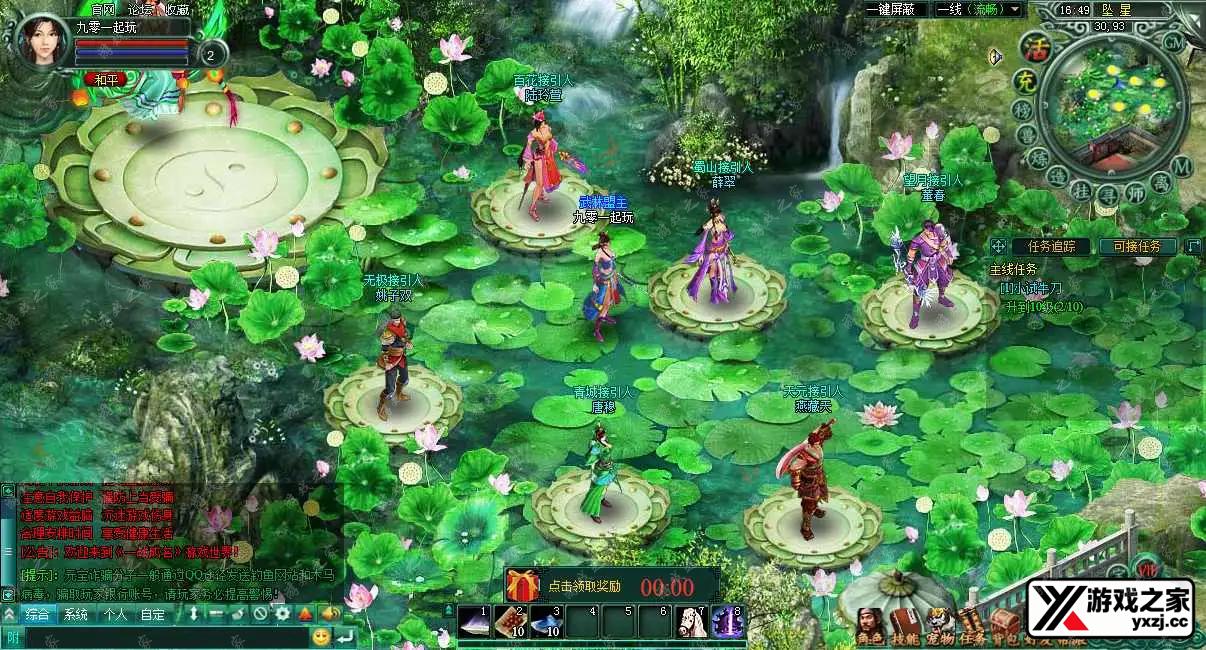Activate the purple skill in slot 8
The image size is (1206, 650).
pos(727,622)
